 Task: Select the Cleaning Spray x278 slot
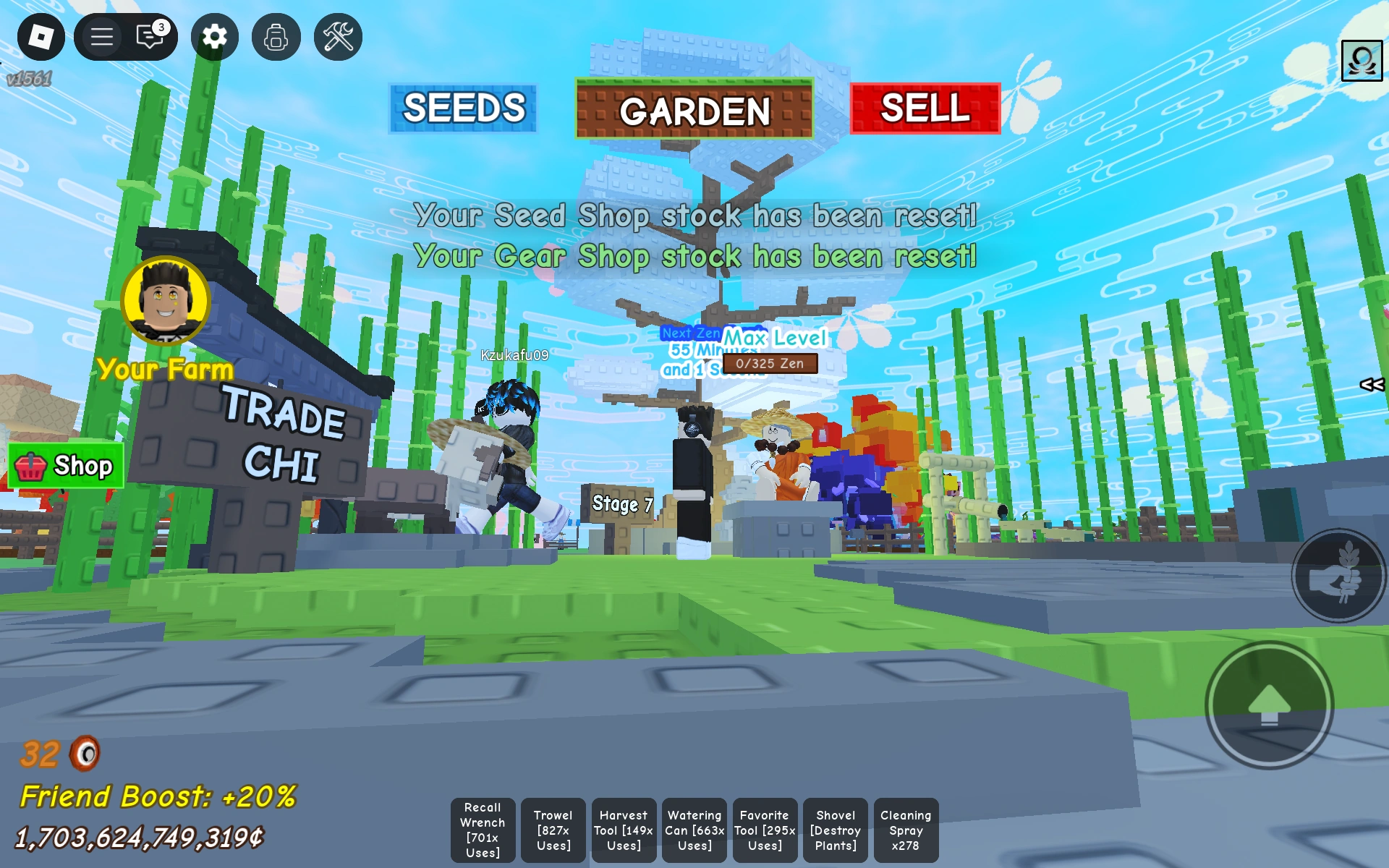(904, 830)
